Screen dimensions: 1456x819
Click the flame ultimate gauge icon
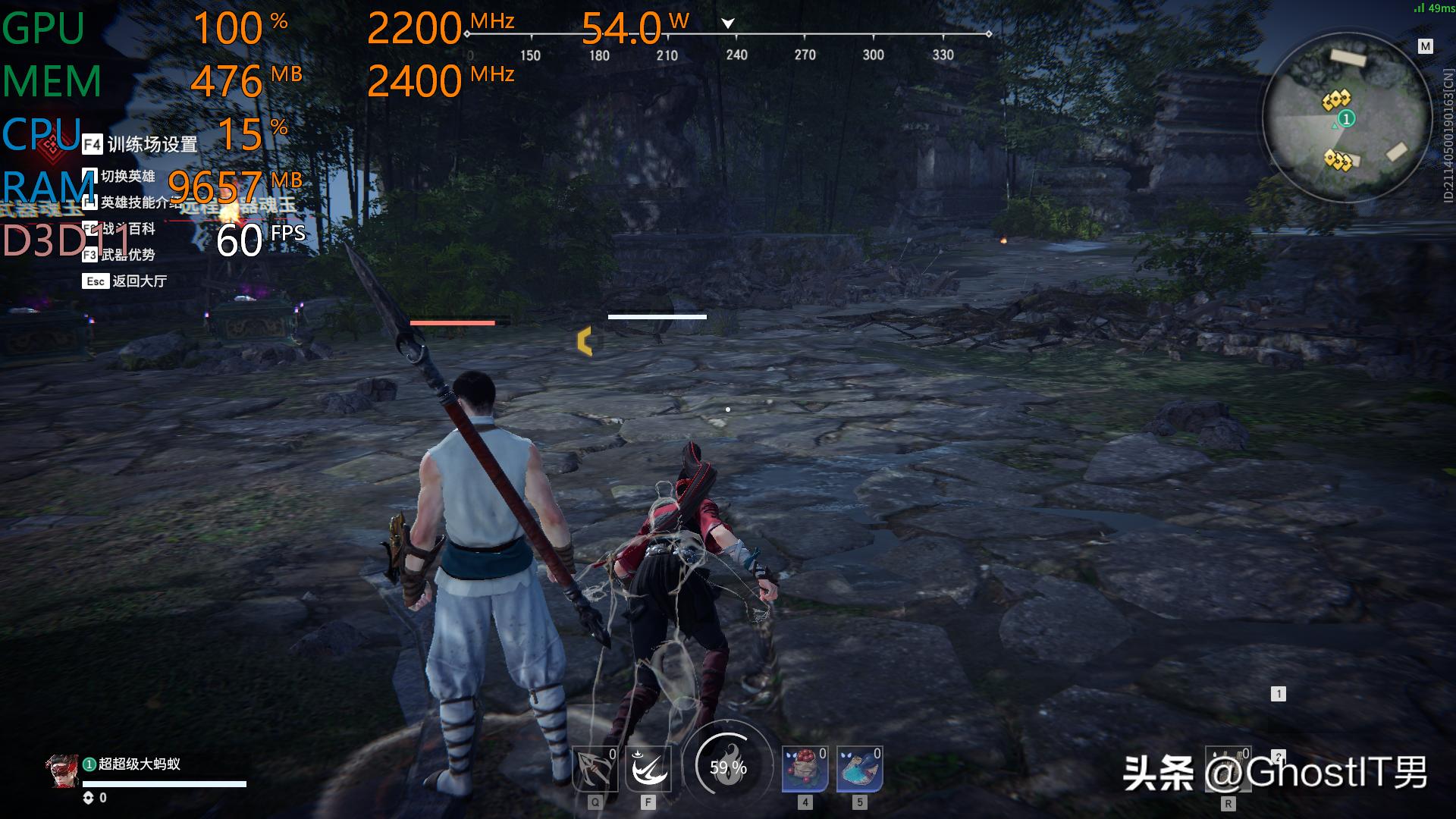[728, 767]
